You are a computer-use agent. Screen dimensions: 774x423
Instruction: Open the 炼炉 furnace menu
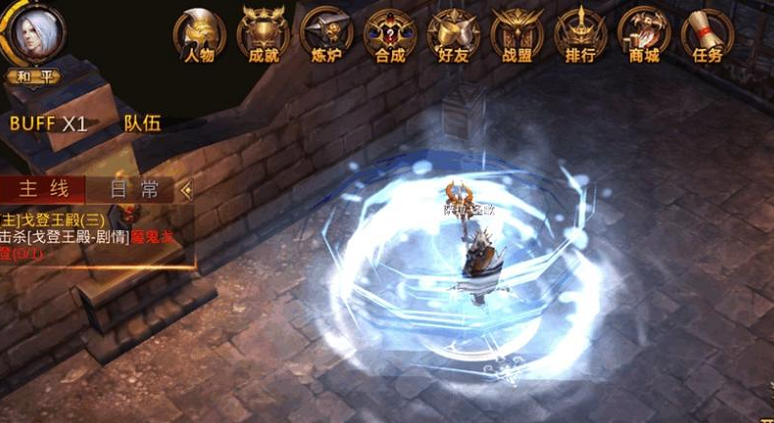point(326,36)
